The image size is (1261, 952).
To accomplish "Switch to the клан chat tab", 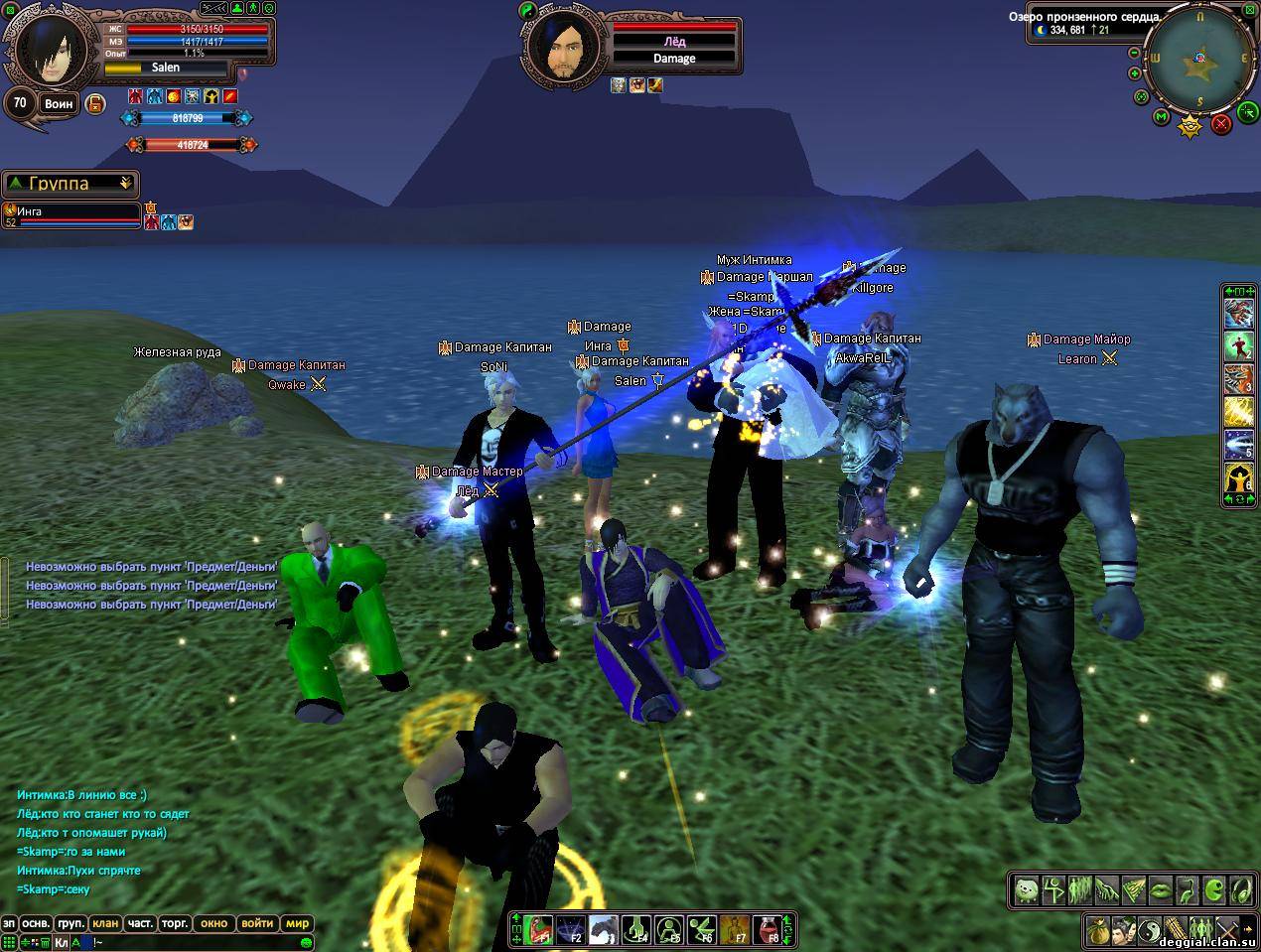I will [x=105, y=923].
